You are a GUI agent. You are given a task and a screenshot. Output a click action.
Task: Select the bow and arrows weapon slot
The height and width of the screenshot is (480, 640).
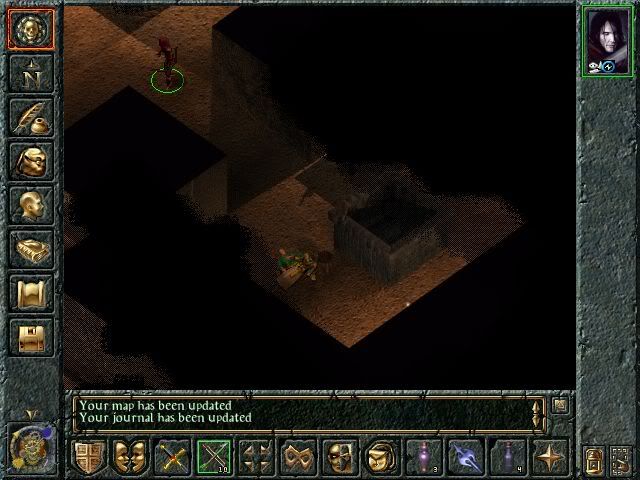[214, 458]
